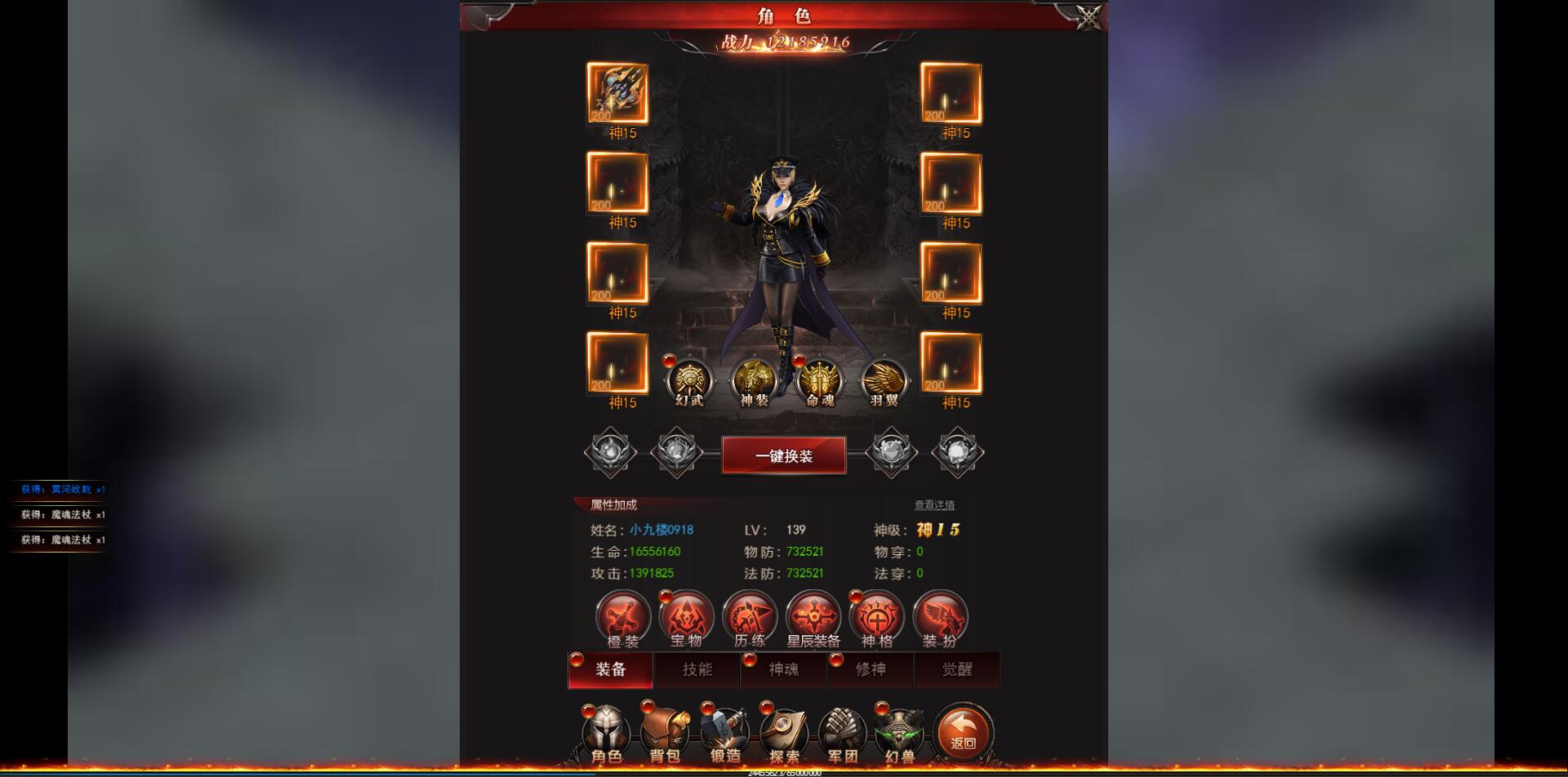This screenshot has width=1568, height=777.
Task: Switch to the 技能 skills tab
Action: click(x=697, y=670)
